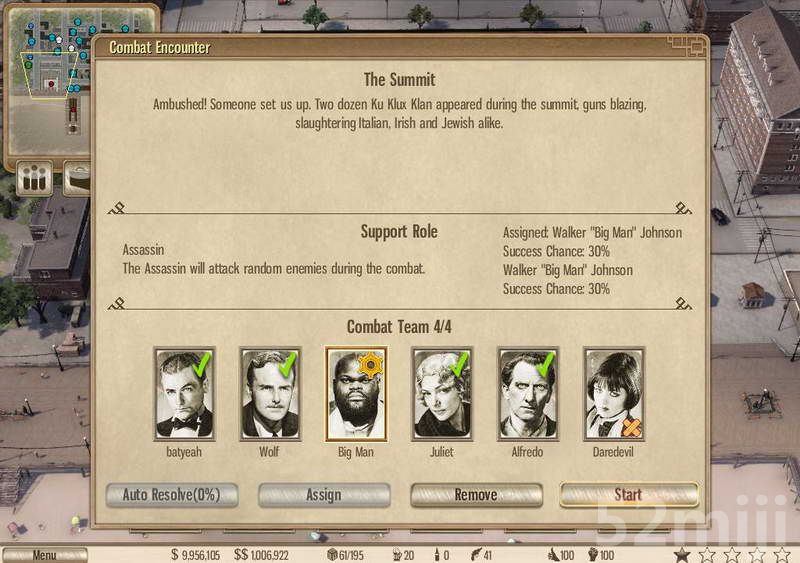Click the Remove button
The width and height of the screenshot is (800, 563).
[x=476, y=495]
